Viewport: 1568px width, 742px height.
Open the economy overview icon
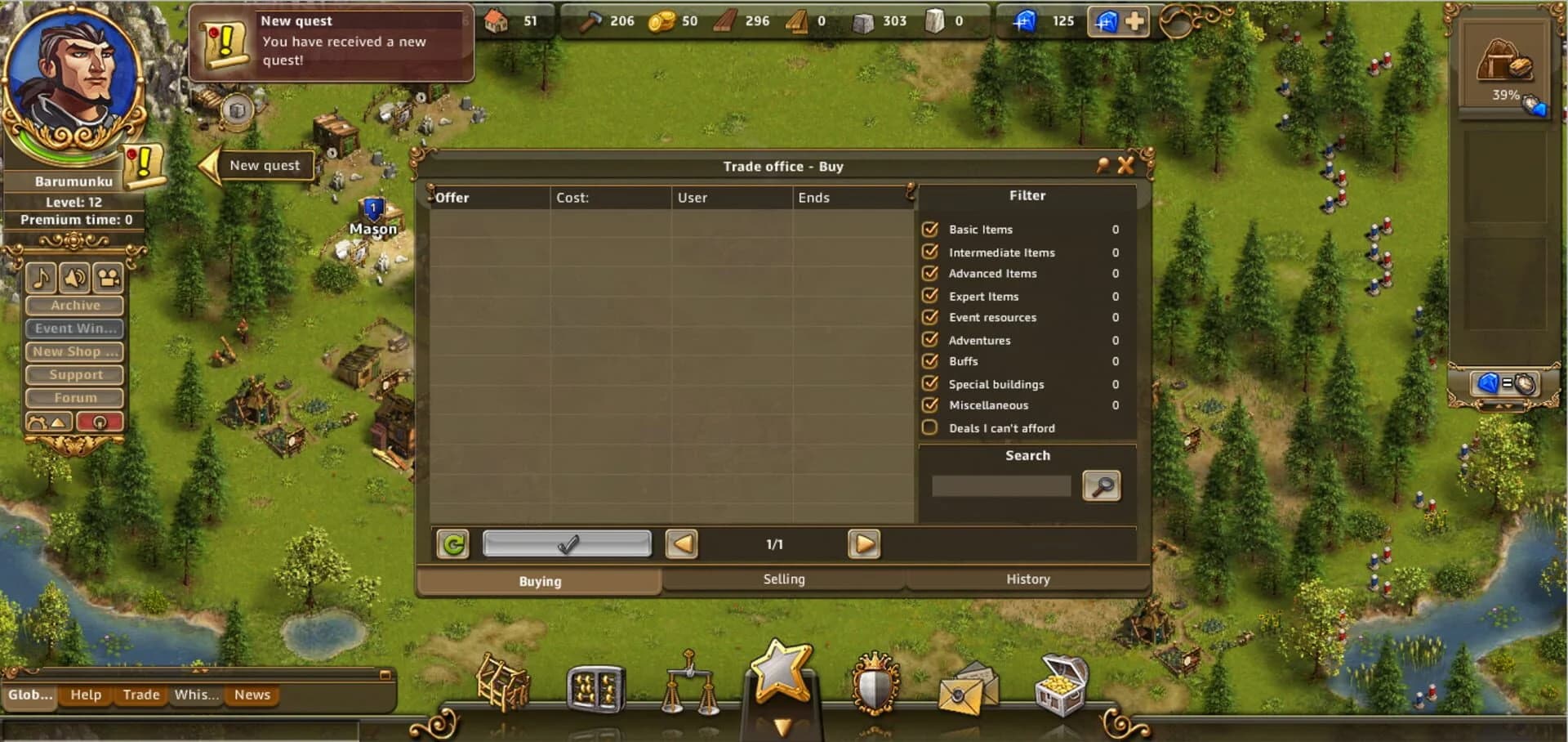tap(595, 686)
